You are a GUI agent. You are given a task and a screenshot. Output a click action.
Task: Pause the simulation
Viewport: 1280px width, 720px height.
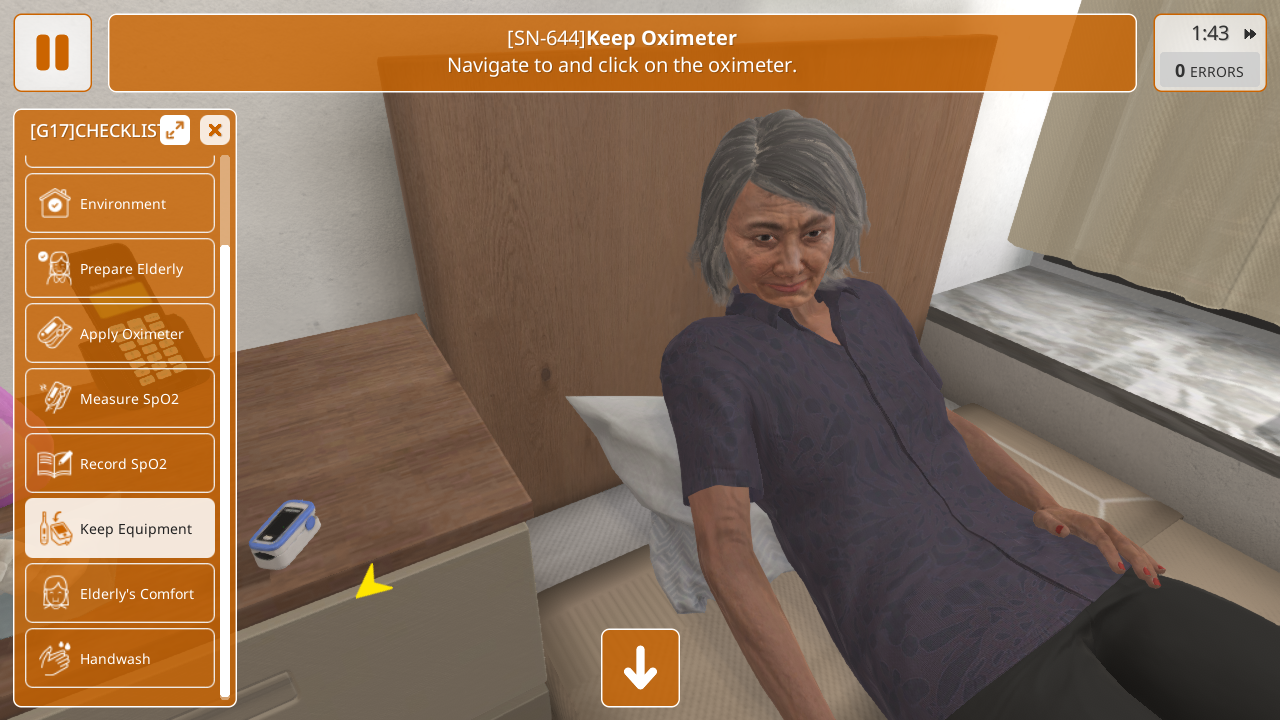click(x=52, y=52)
